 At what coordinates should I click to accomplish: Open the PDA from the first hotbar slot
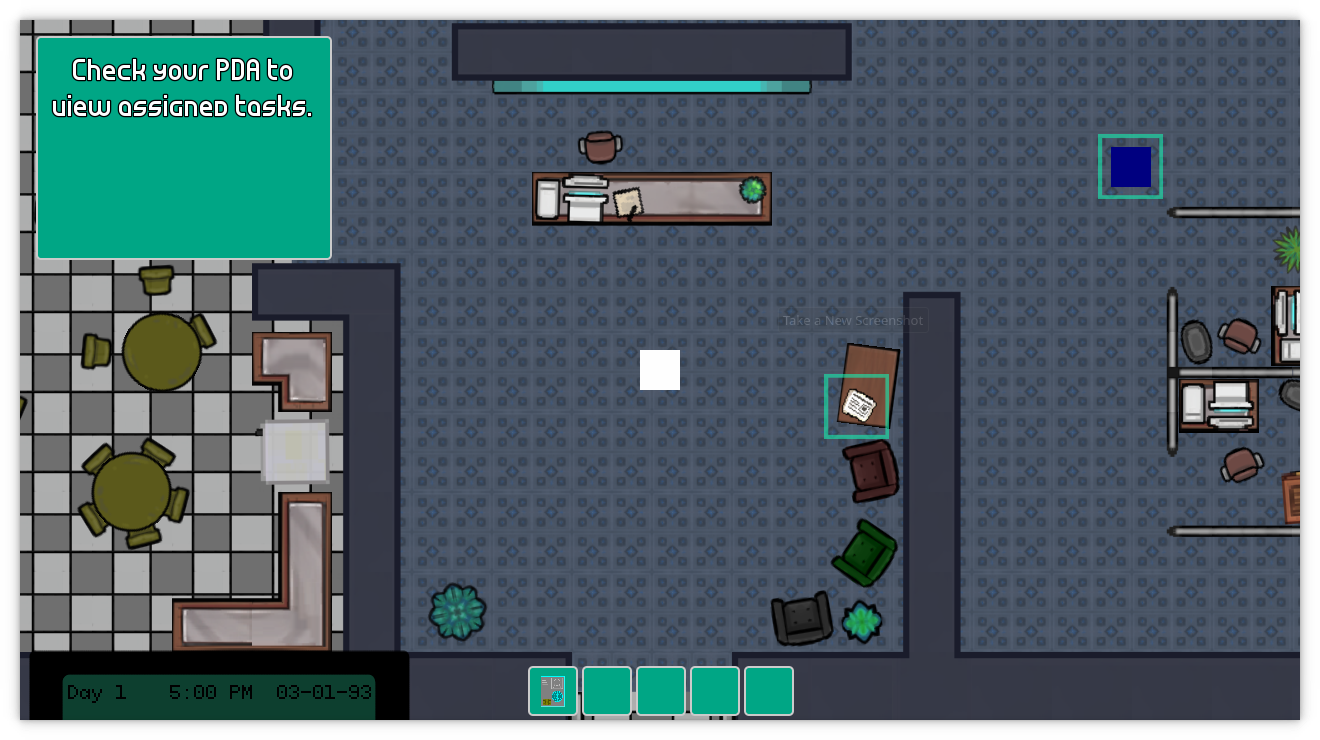[x=553, y=691]
